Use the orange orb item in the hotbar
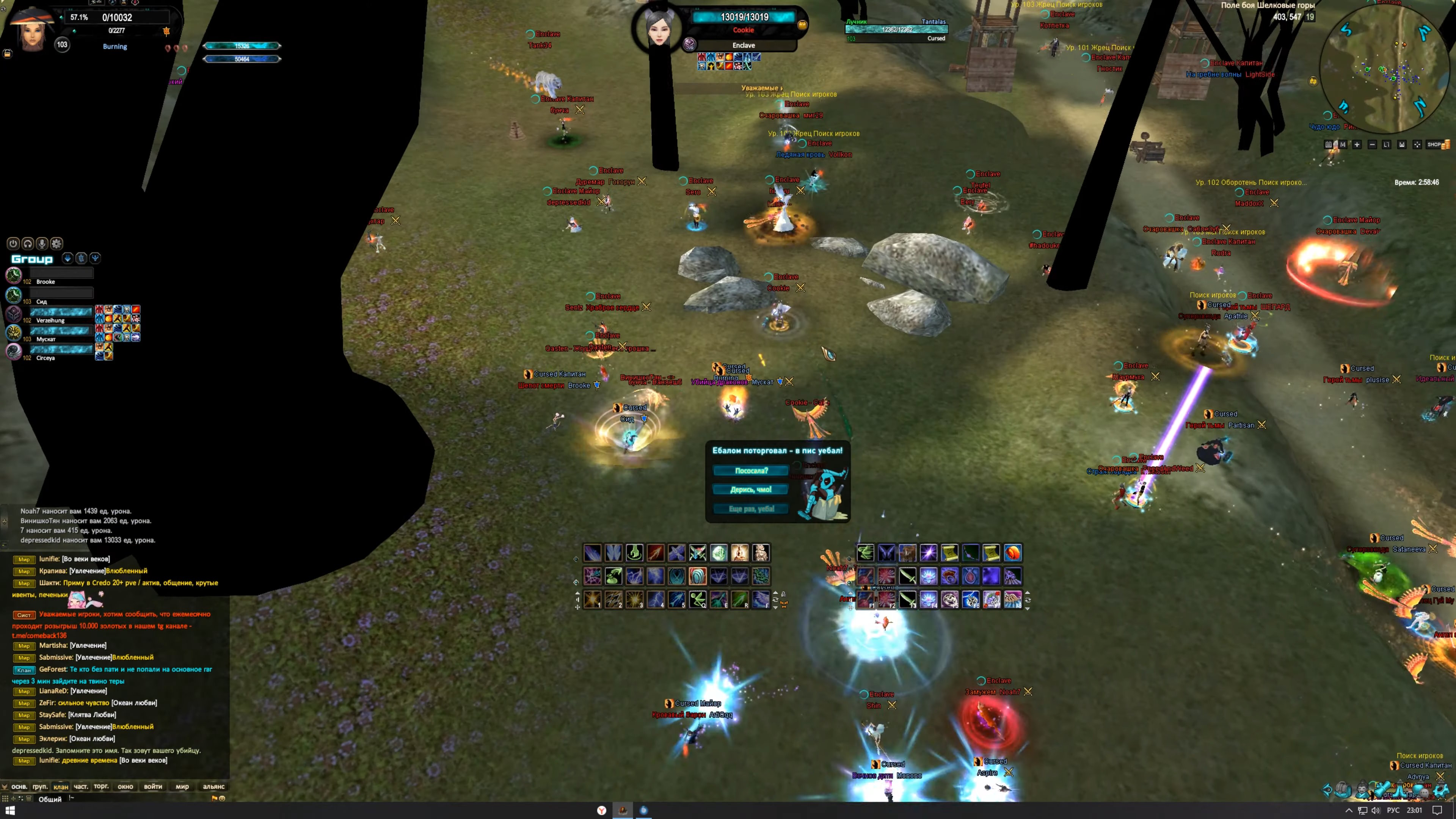 point(1012,553)
